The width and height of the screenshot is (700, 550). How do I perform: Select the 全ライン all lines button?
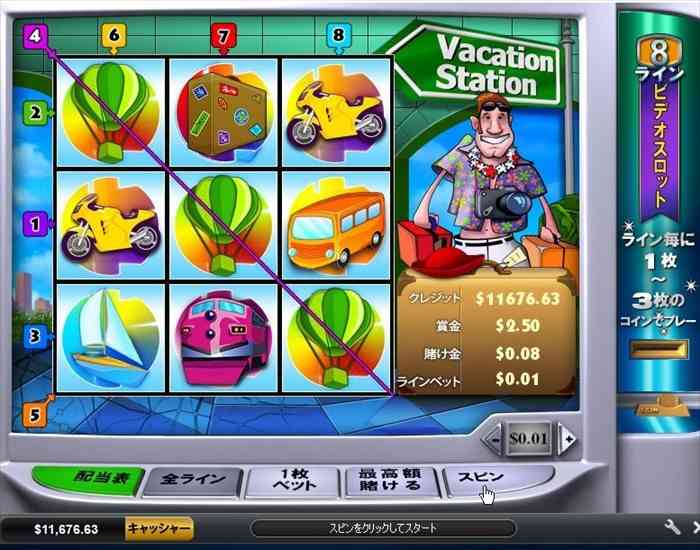pos(194,481)
